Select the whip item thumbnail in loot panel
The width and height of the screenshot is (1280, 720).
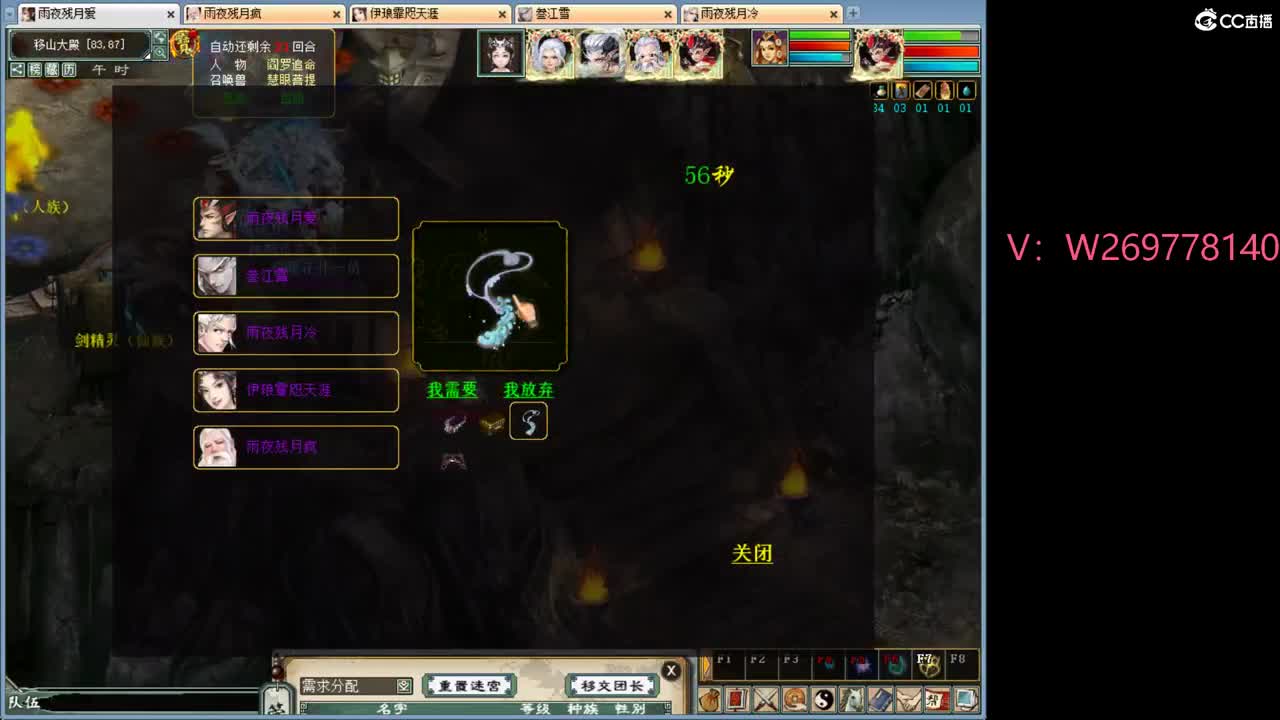[x=528, y=421]
